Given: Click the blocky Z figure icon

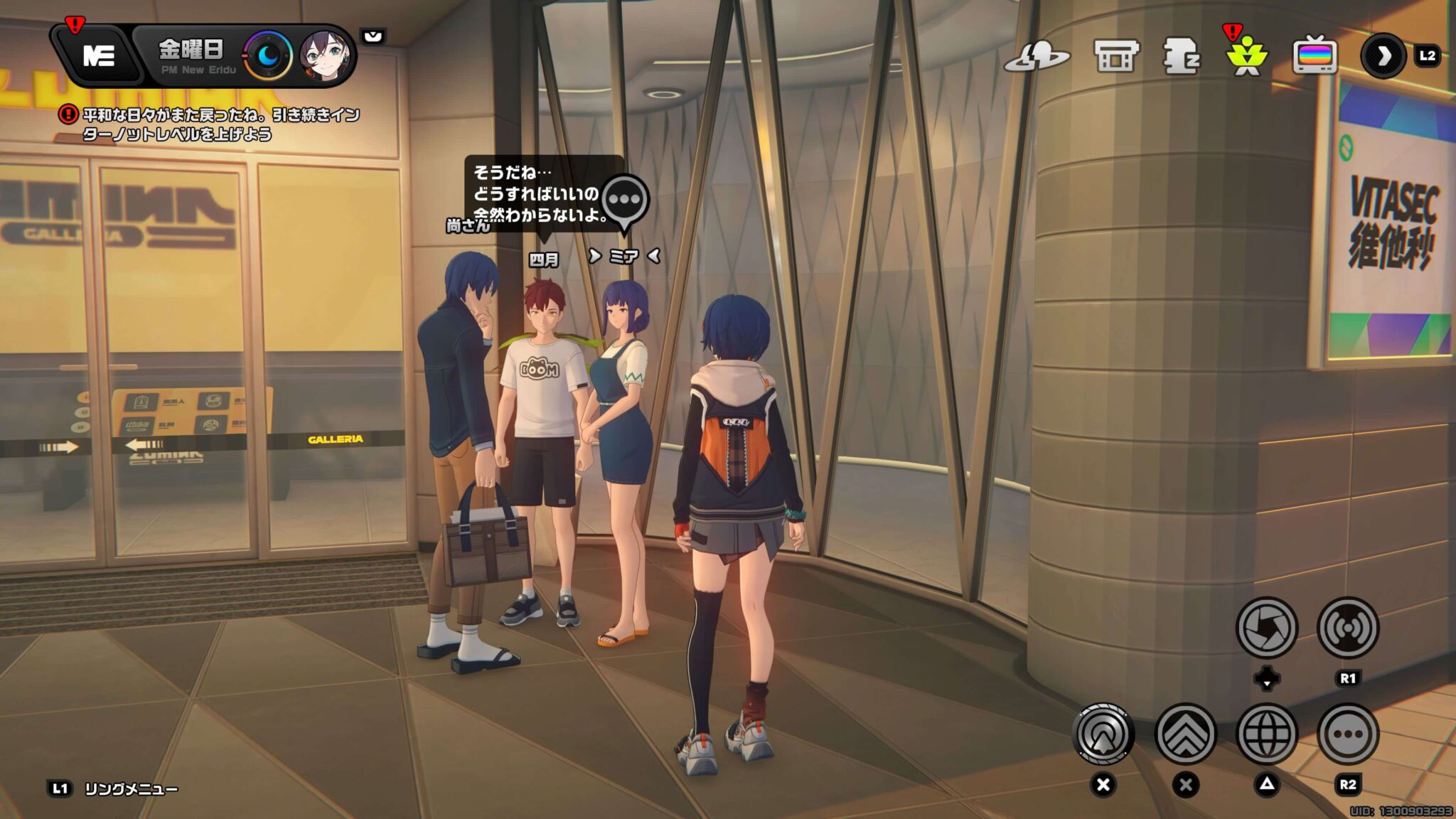Looking at the screenshot, I should point(1180,56).
